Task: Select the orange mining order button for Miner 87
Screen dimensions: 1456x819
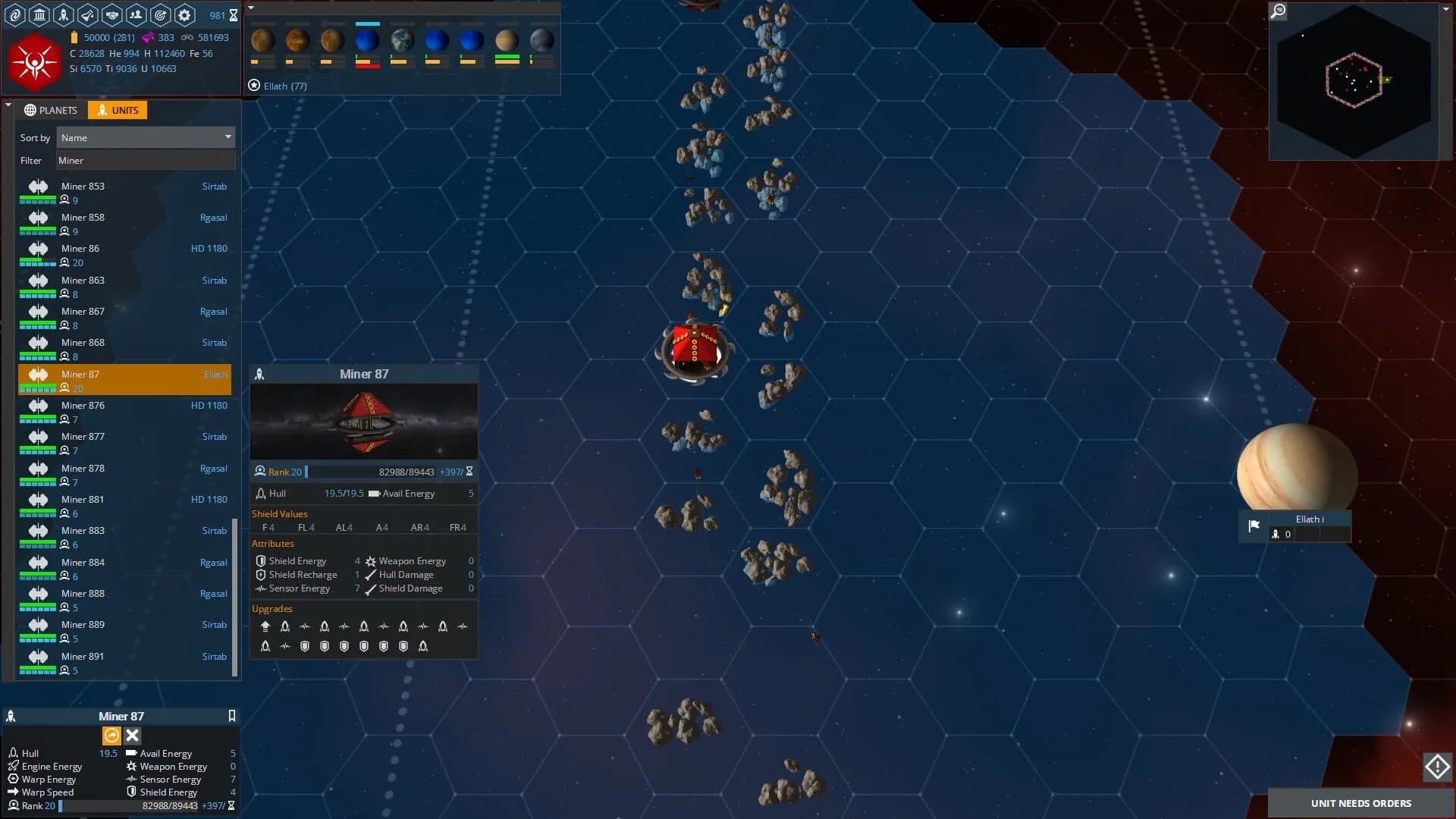Action: [111, 735]
